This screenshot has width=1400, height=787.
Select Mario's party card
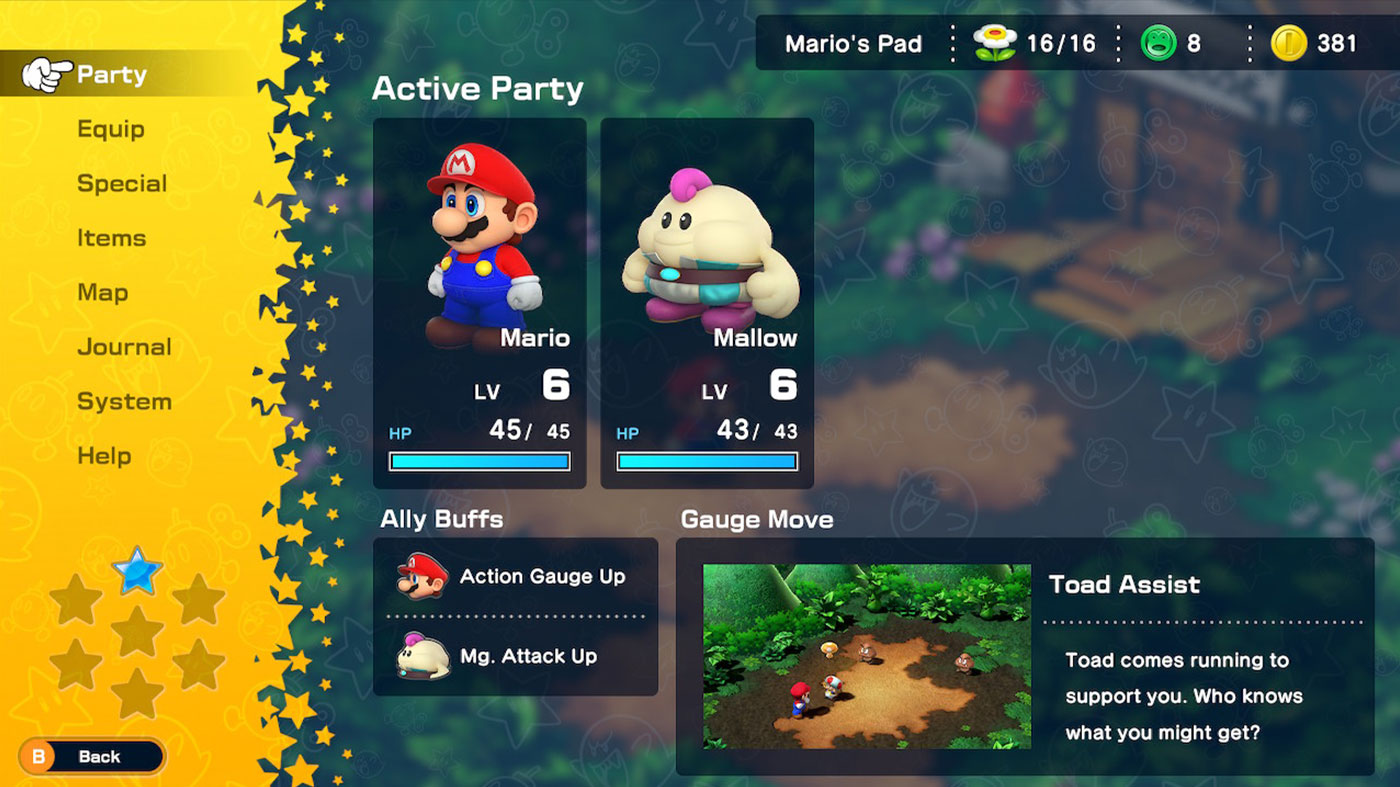coord(480,303)
